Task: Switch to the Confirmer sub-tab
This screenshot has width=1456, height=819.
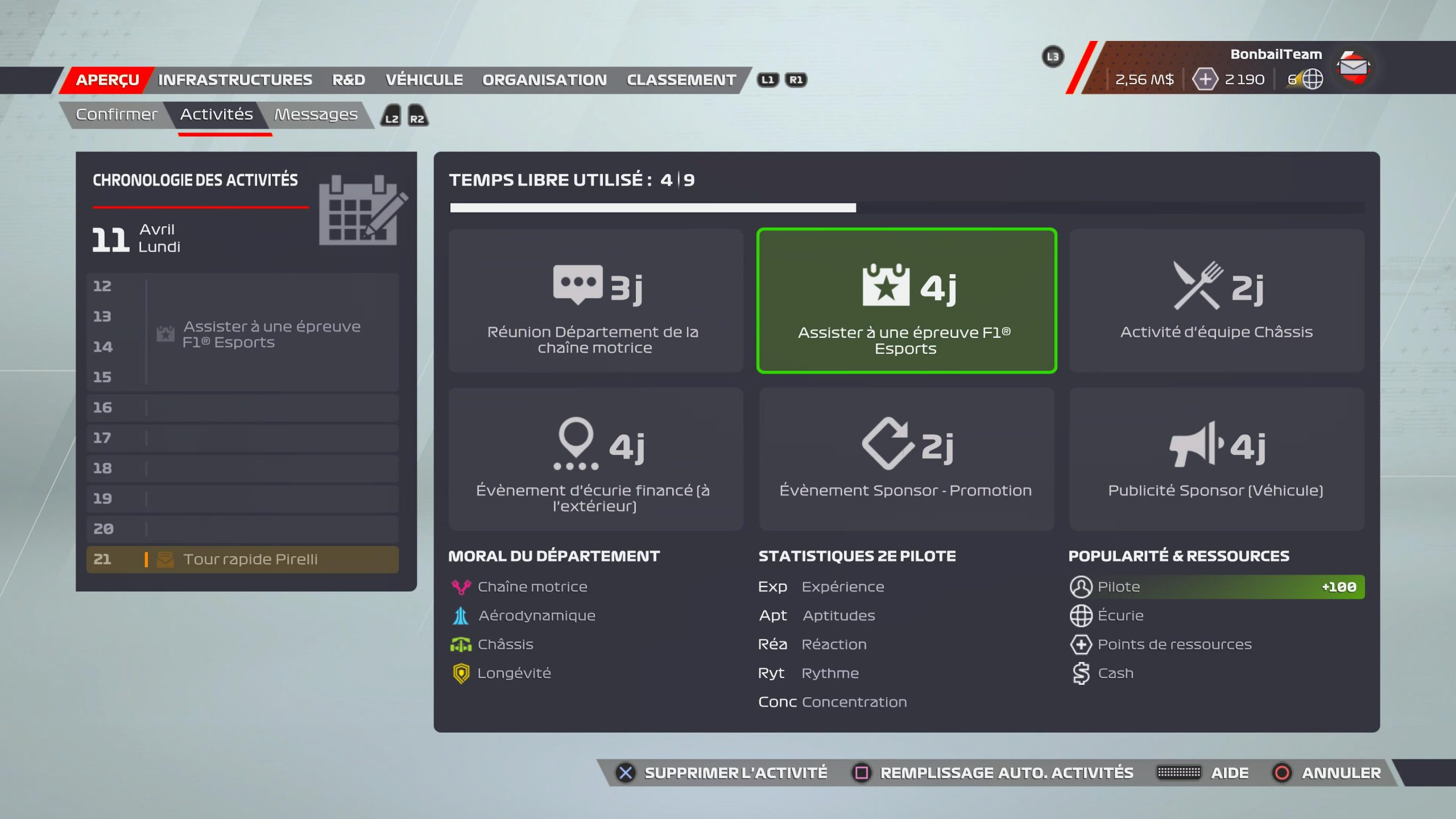Action: pyautogui.click(x=117, y=115)
